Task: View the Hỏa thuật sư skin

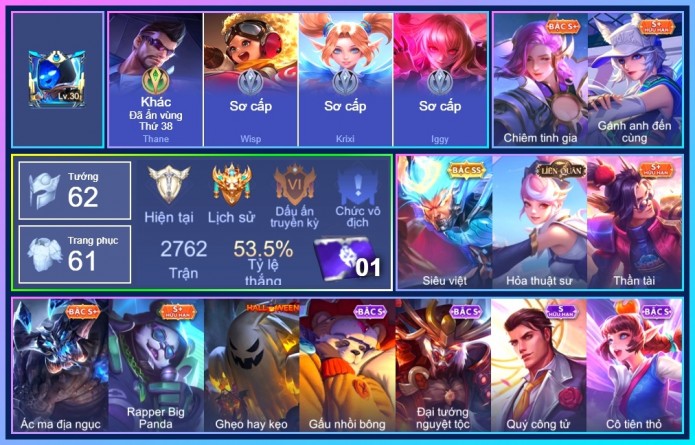Action: click(539, 220)
